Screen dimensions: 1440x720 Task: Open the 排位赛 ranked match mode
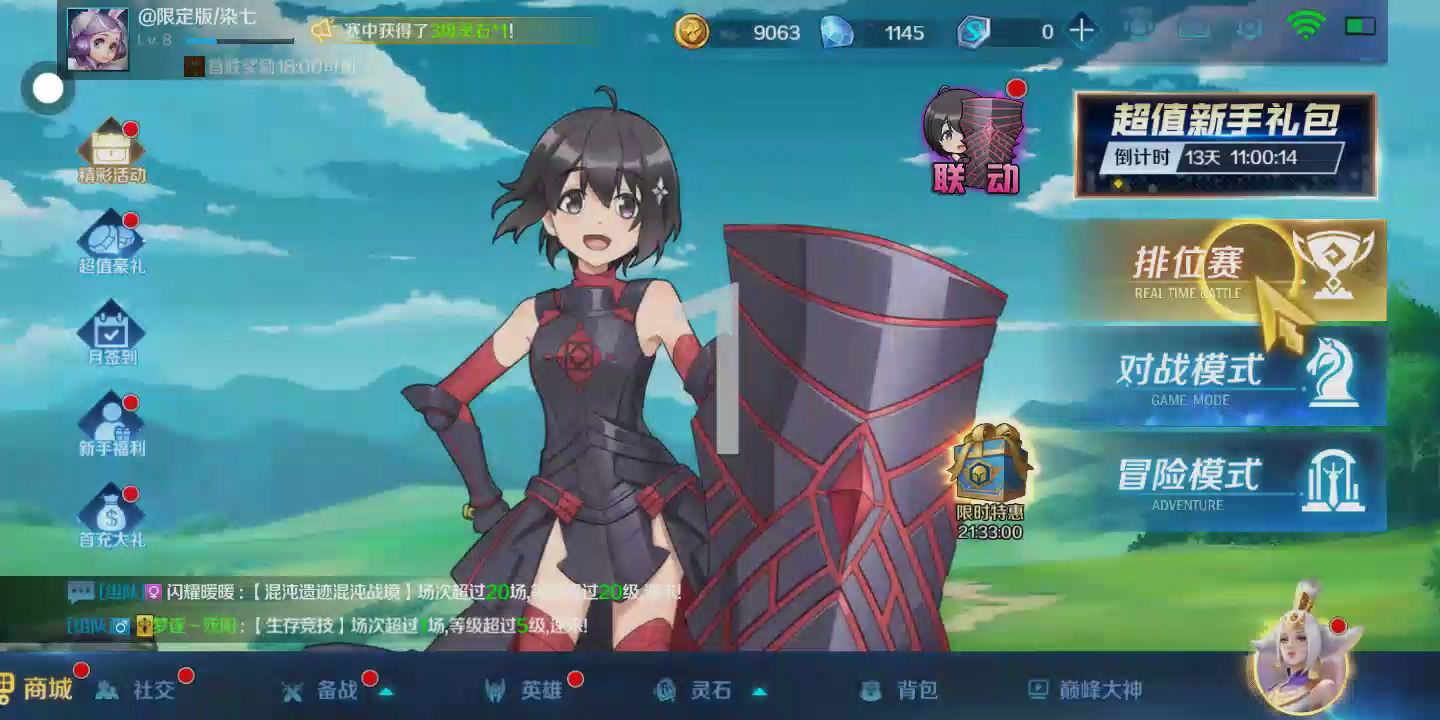(x=1230, y=270)
